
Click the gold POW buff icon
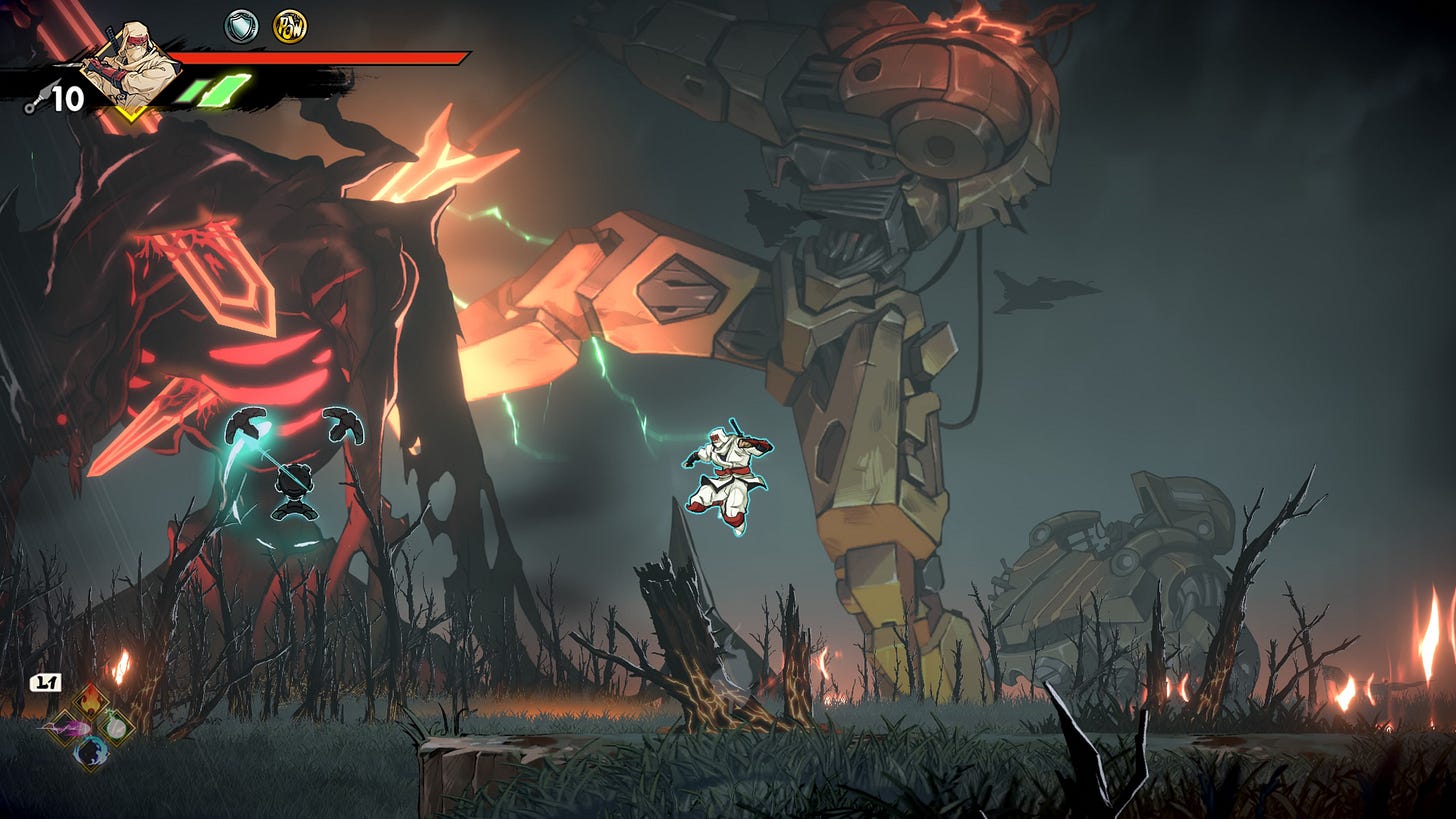point(290,27)
